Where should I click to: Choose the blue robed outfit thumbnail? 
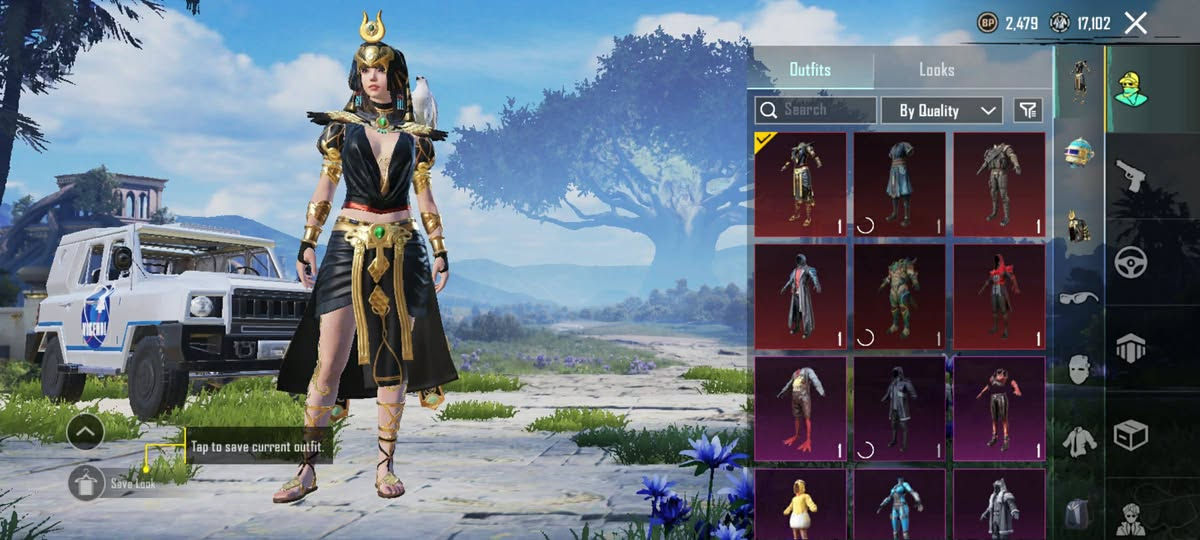pyautogui.click(x=899, y=184)
